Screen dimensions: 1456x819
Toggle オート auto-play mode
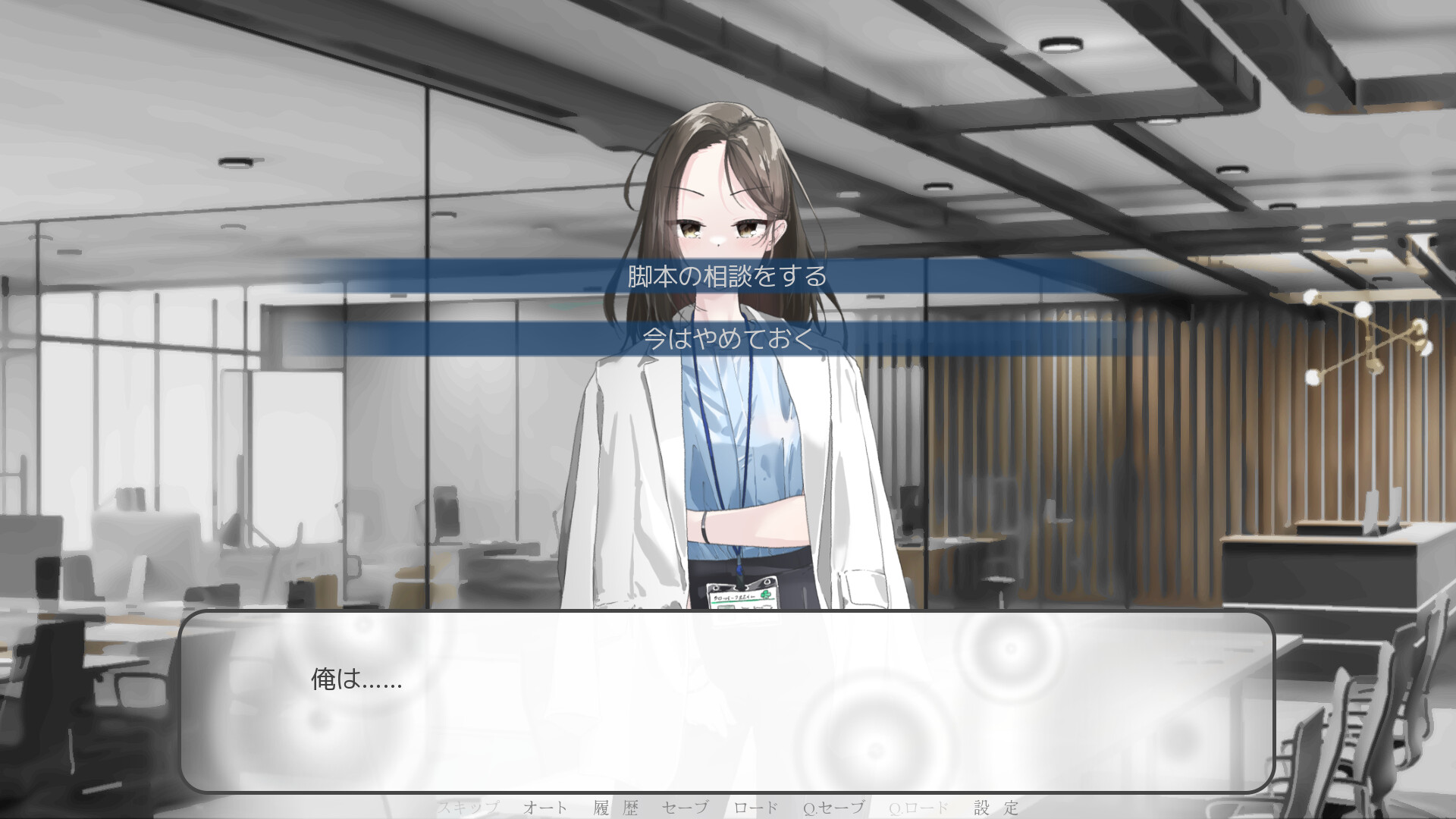(543, 808)
